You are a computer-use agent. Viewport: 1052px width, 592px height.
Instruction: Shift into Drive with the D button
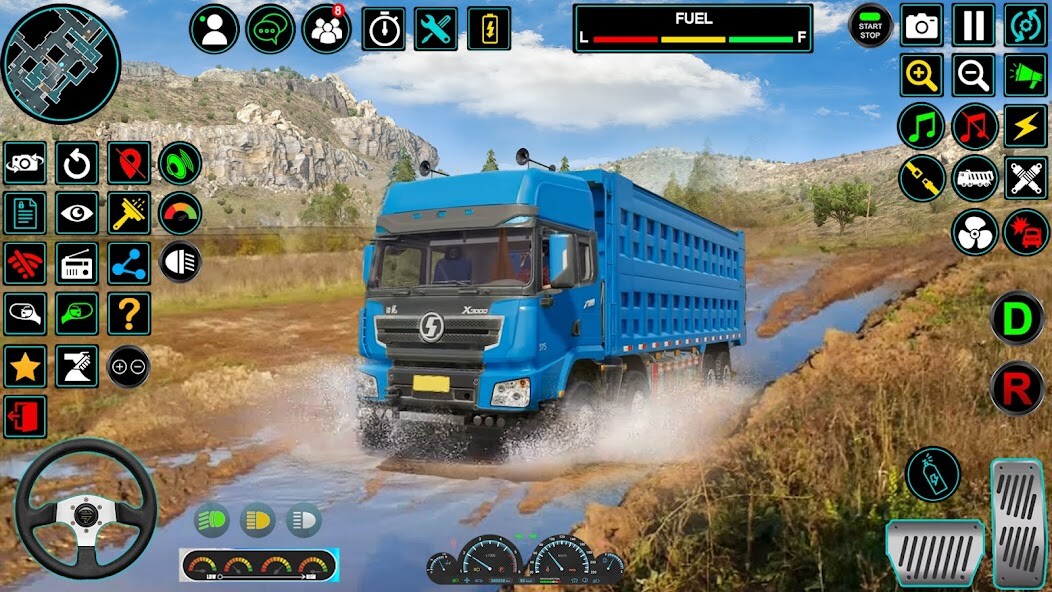(x=1017, y=318)
